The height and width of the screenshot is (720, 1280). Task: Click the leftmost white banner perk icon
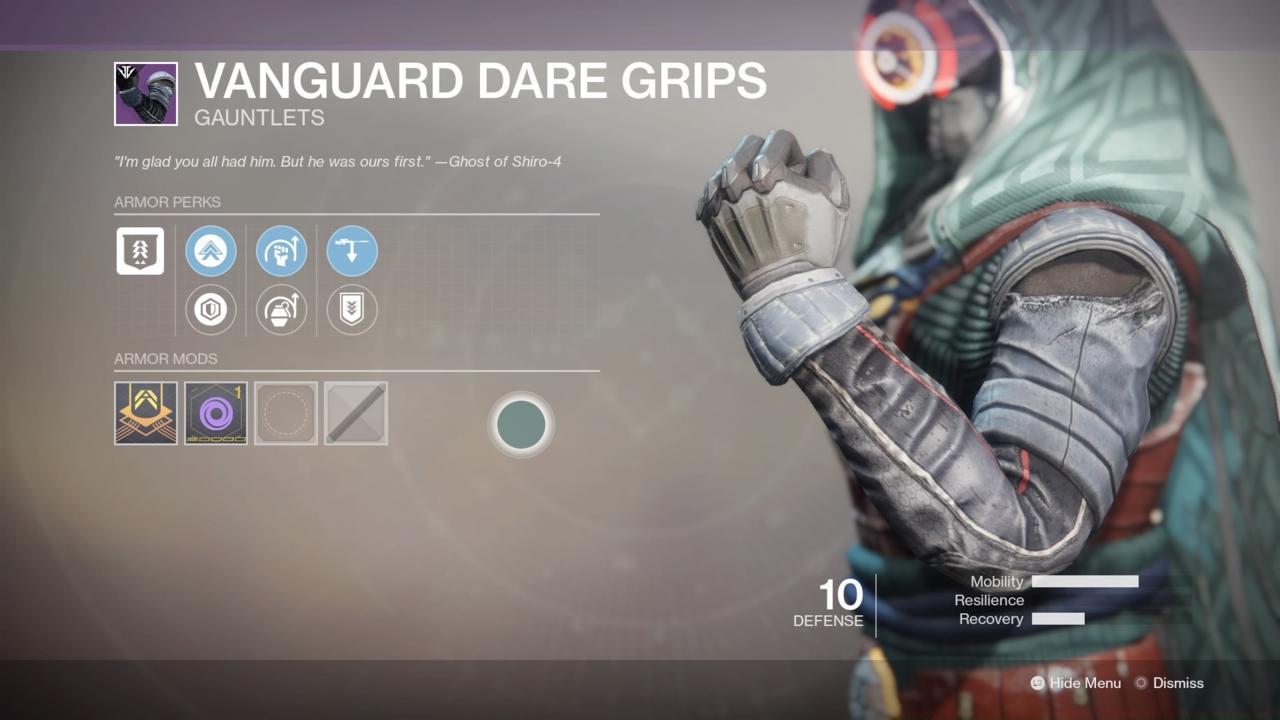[140, 251]
